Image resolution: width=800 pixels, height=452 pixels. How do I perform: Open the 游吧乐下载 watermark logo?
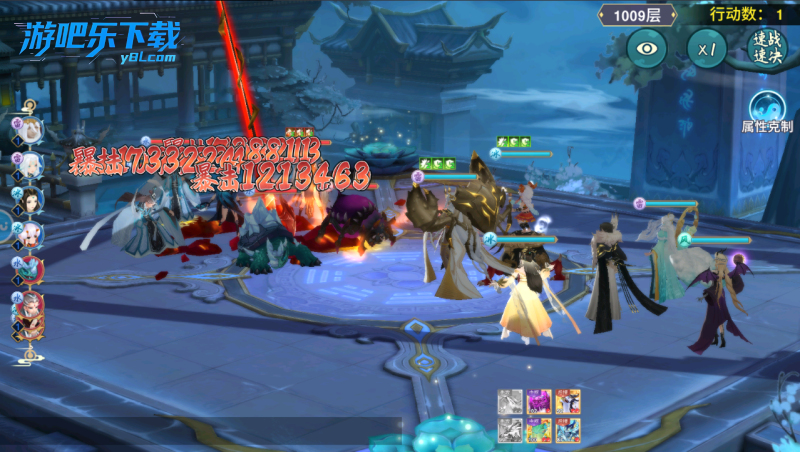point(98,42)
